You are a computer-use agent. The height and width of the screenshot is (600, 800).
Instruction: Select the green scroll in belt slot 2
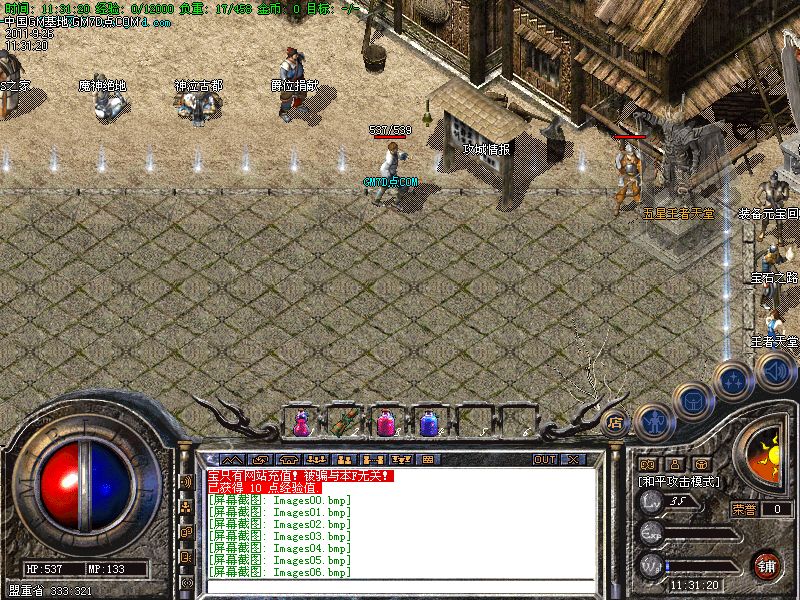tap(345, 423)
